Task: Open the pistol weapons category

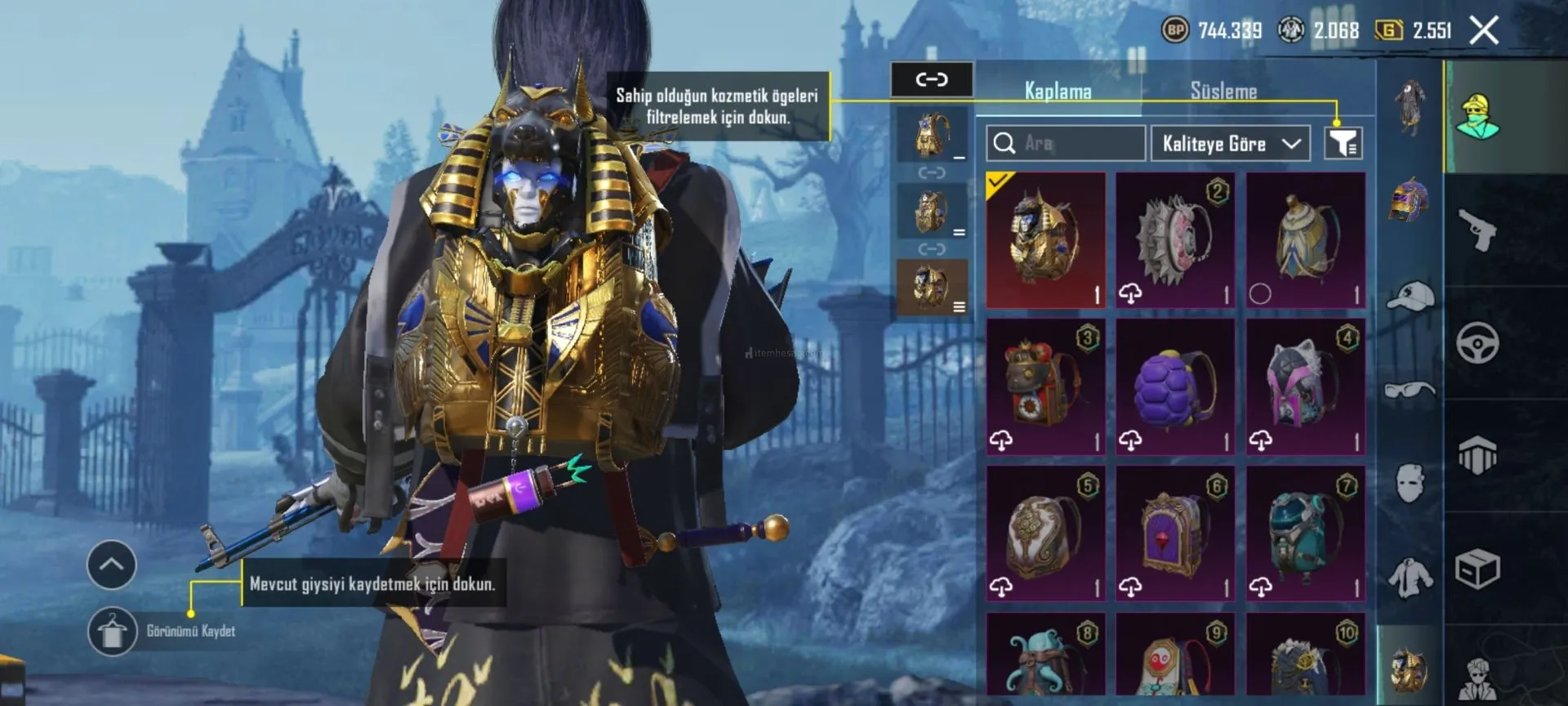Action: 1477,230
